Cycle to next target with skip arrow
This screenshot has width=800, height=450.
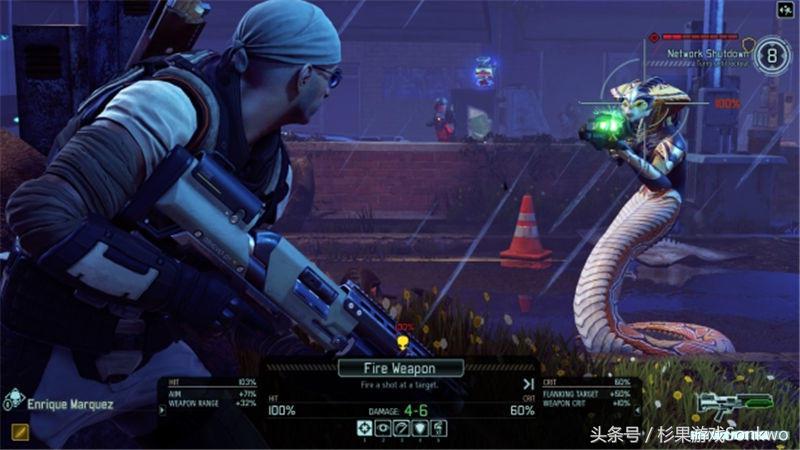pyautogui.click(x=528, y=383)
